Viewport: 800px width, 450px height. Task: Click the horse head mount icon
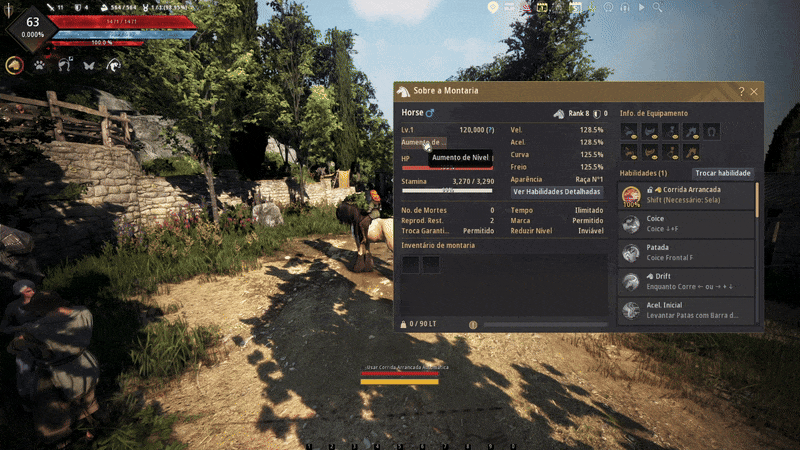coord(15,65)
